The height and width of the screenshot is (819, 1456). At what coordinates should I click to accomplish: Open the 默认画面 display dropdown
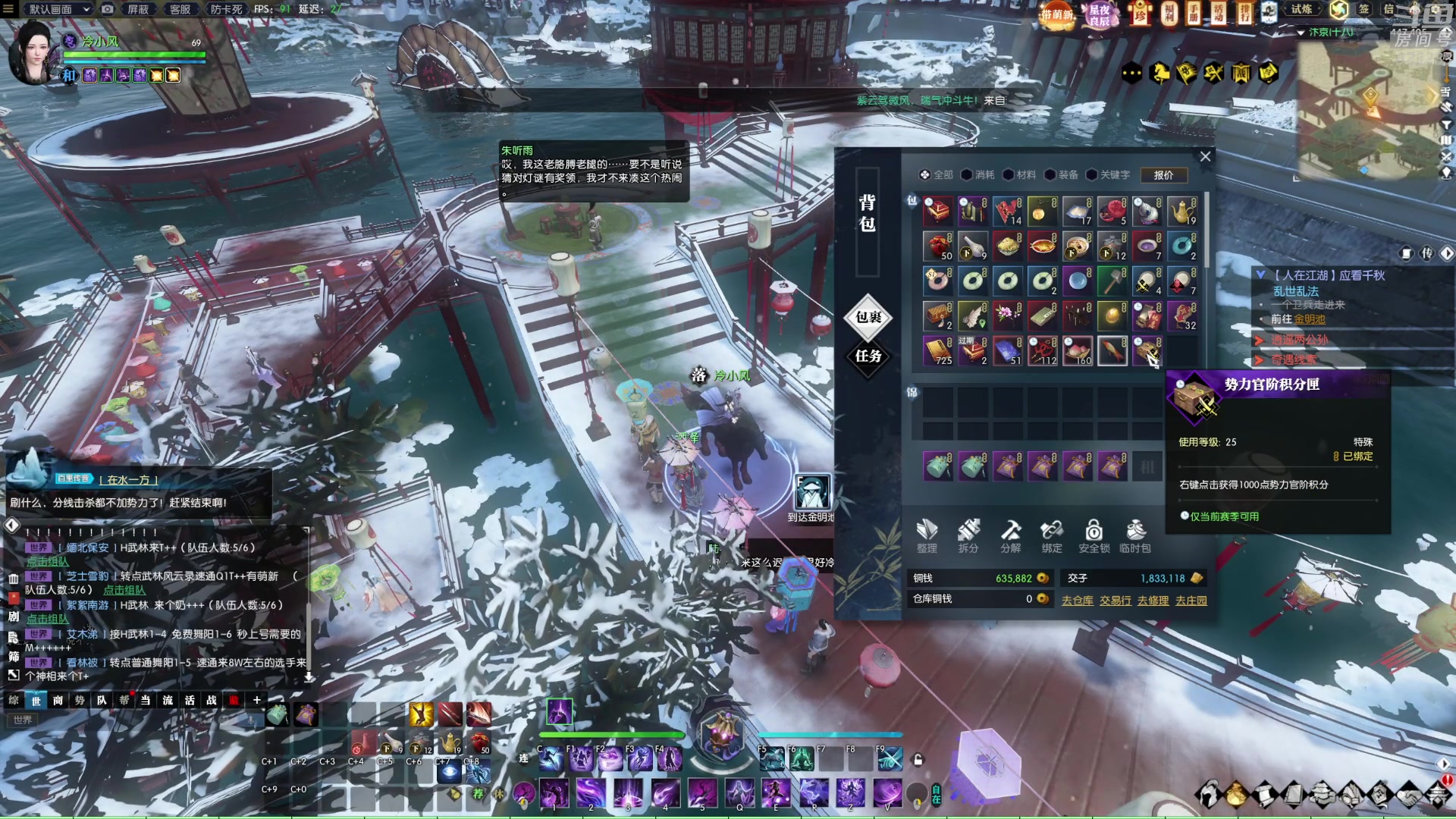coord(59,9)
